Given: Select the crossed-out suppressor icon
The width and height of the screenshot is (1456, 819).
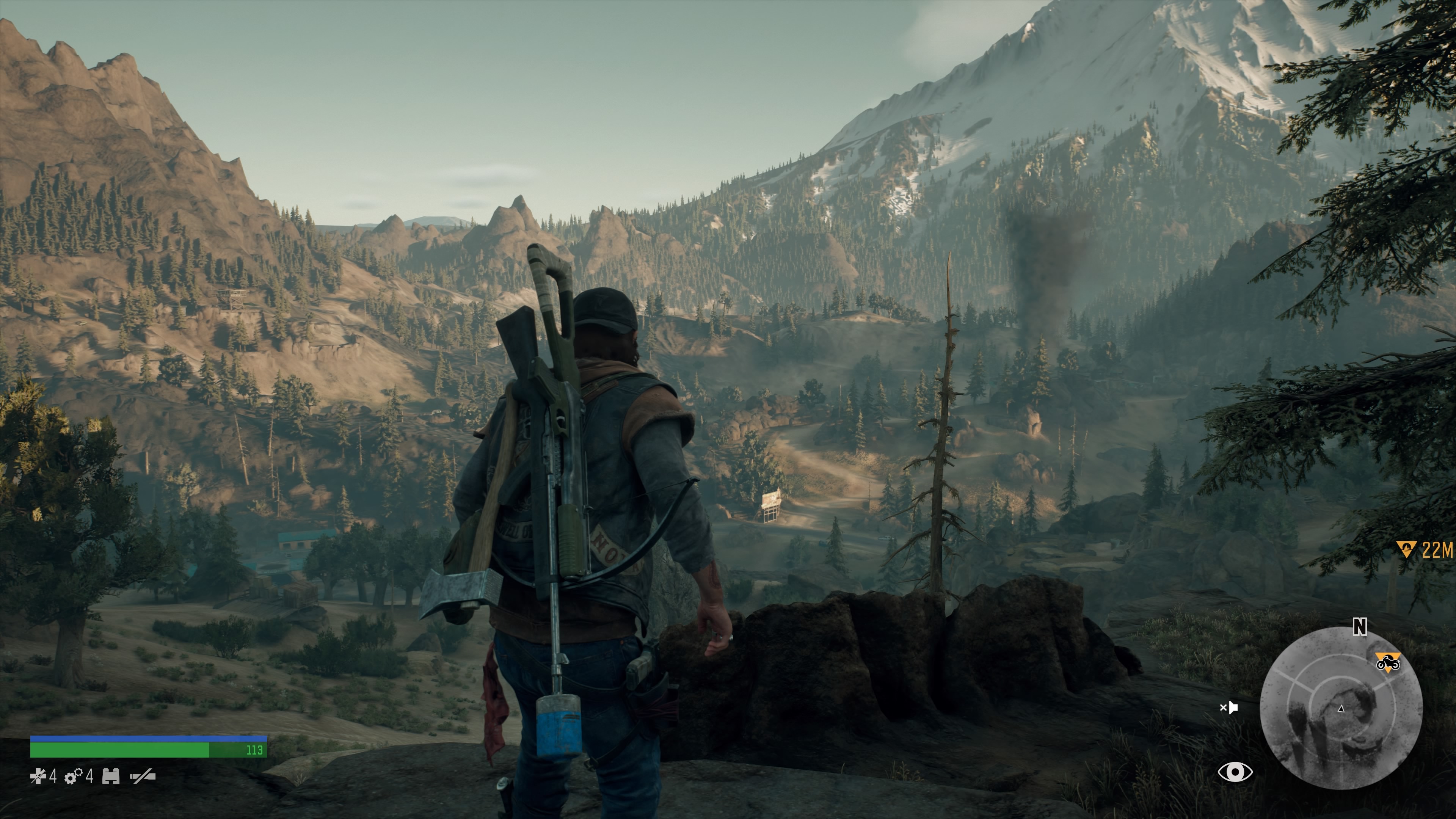Looking at the screenshot, I should pyautogui.click(x=143, y=777).
